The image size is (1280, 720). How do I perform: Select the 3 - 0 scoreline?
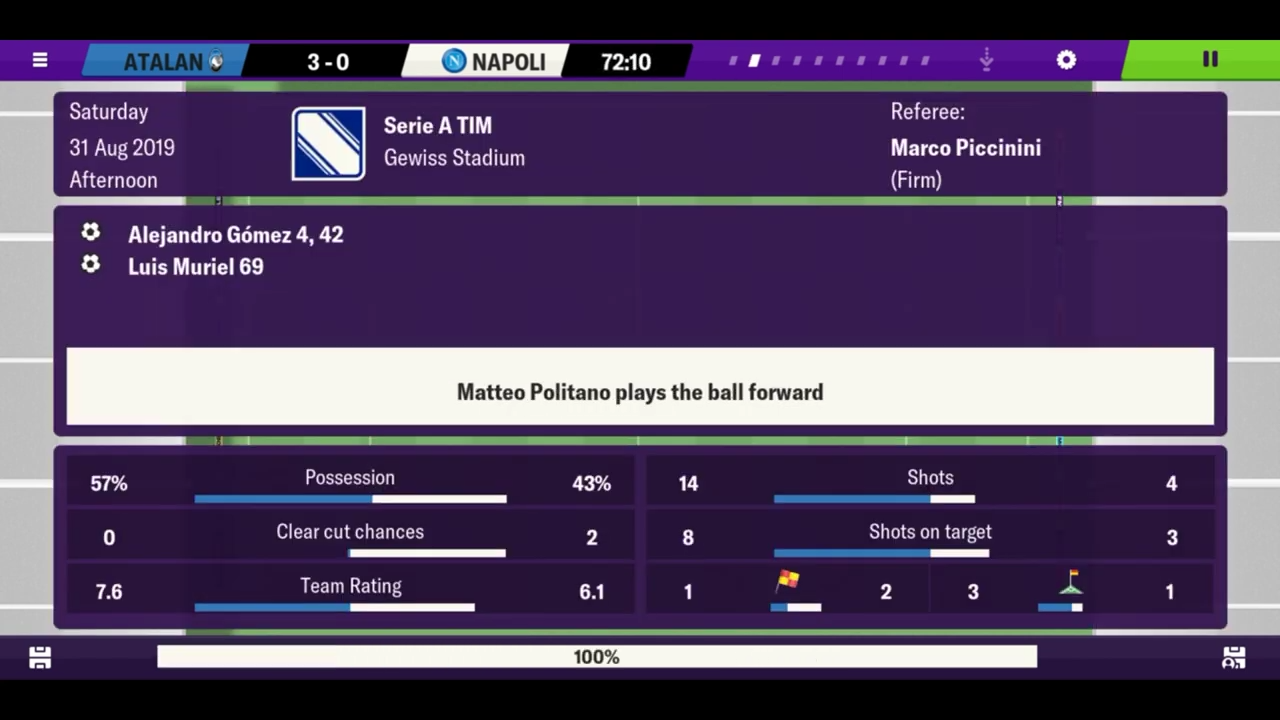click(328, 61)
